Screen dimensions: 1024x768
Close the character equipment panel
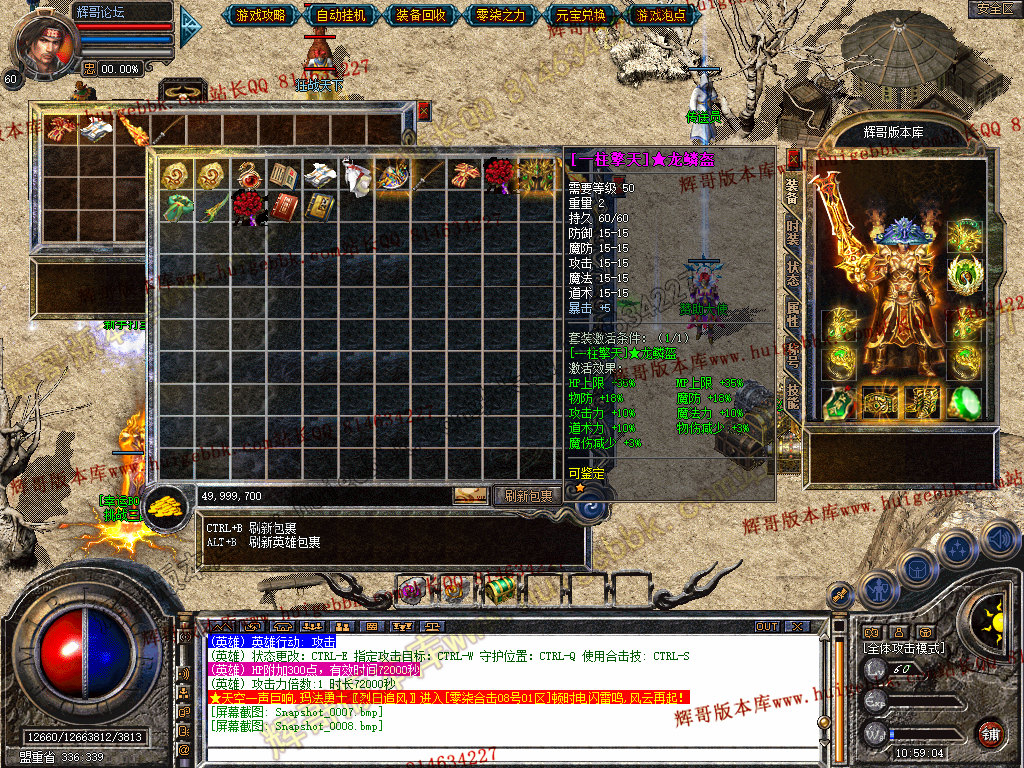point(794,159)
